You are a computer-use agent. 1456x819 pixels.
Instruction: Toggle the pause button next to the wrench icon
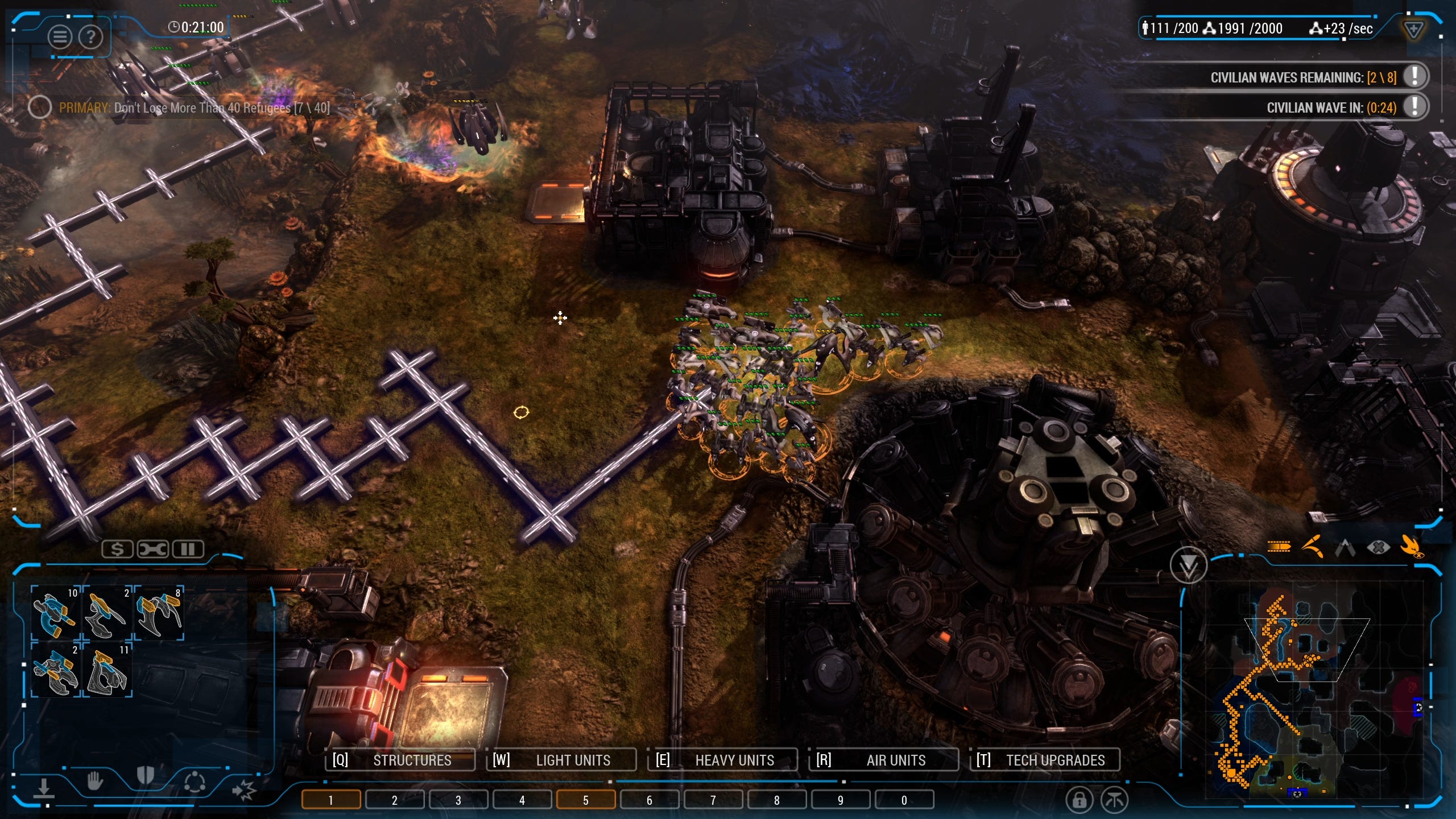(187, 549)
